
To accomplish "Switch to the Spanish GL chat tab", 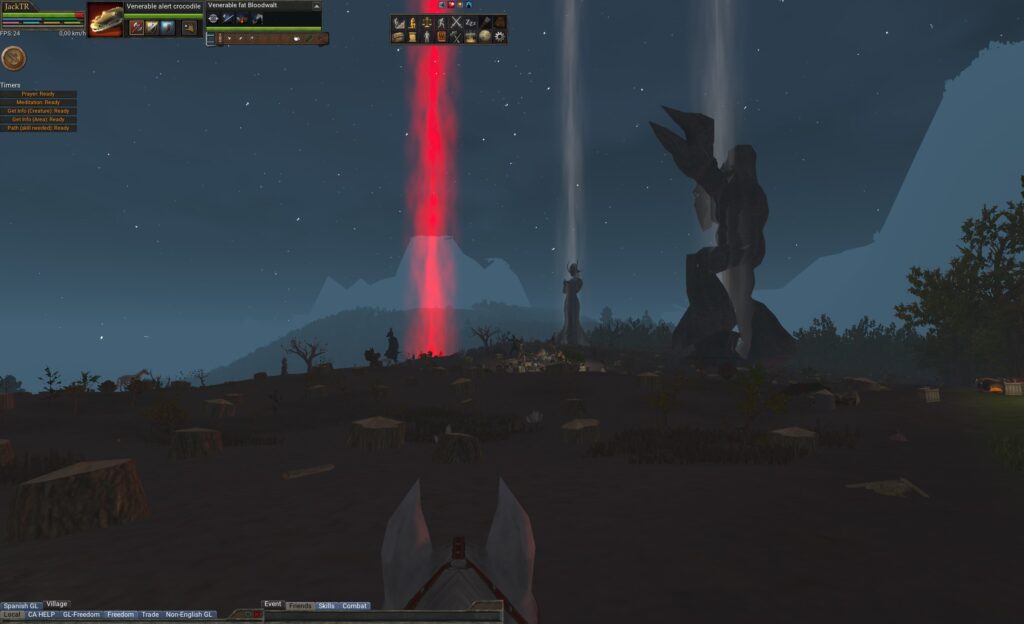I will tap(21, 606).
